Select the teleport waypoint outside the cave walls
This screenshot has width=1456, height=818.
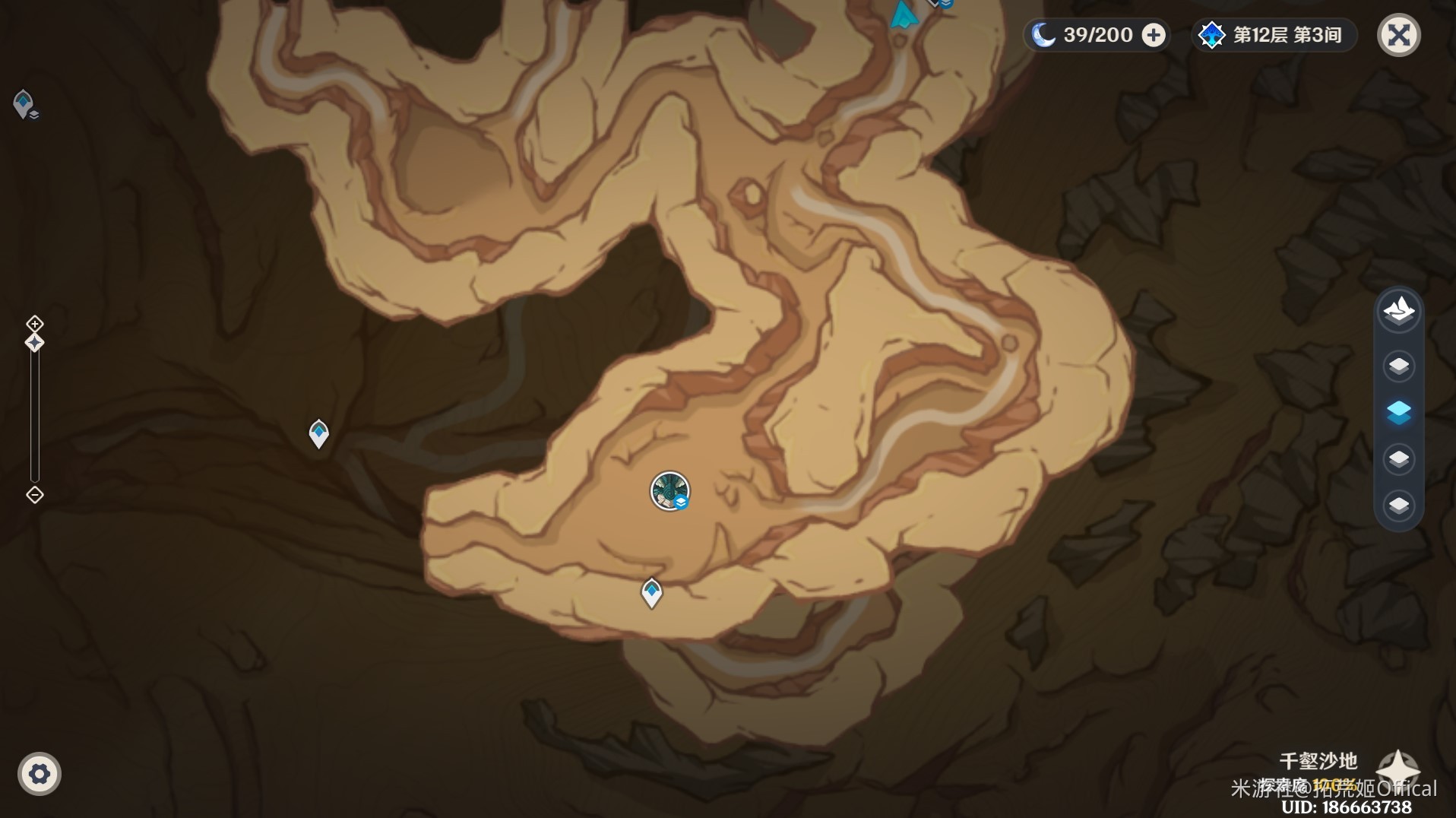pyautogui.click(x=318, y=433)
